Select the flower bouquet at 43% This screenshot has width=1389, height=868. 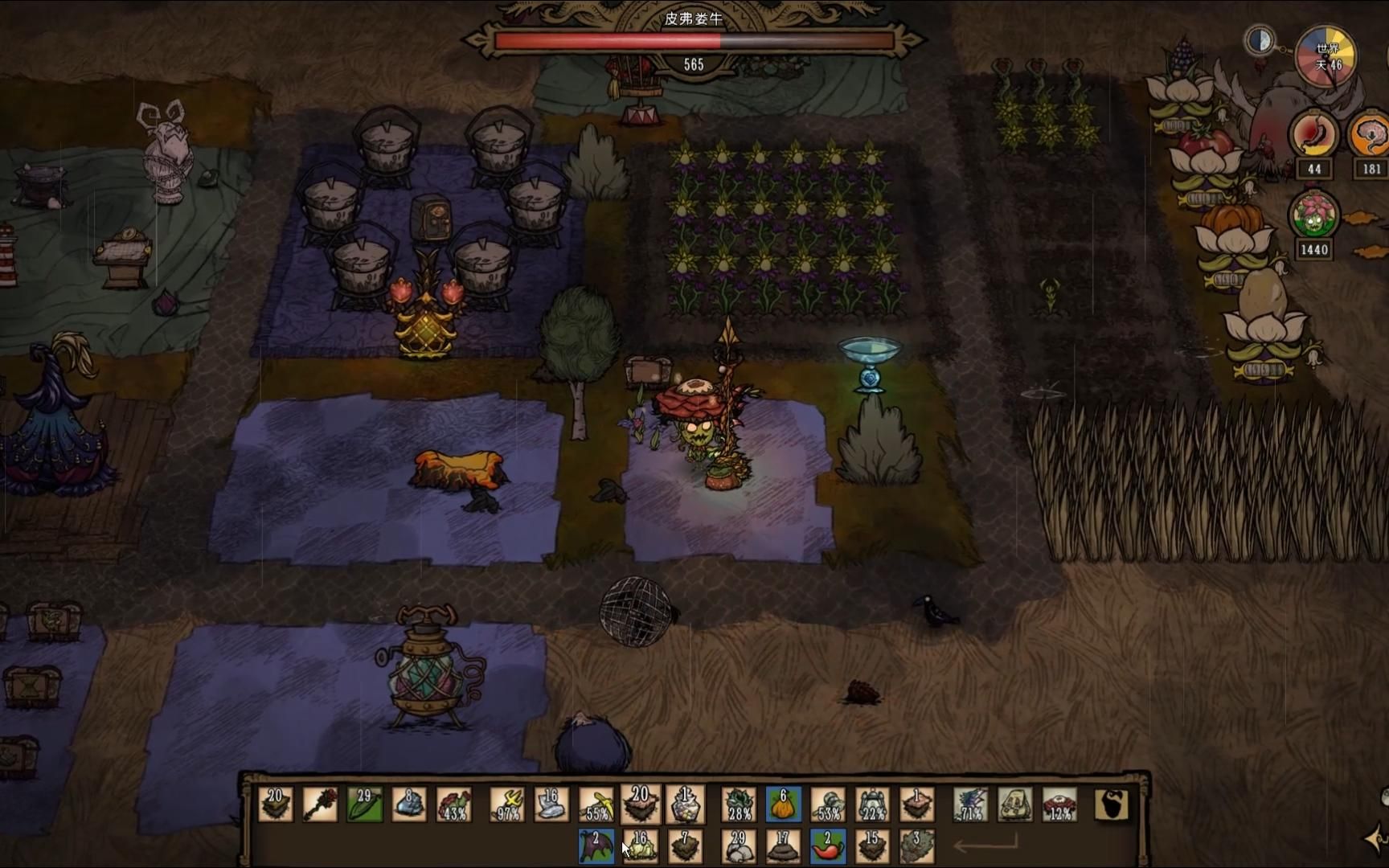pos(453,805)
